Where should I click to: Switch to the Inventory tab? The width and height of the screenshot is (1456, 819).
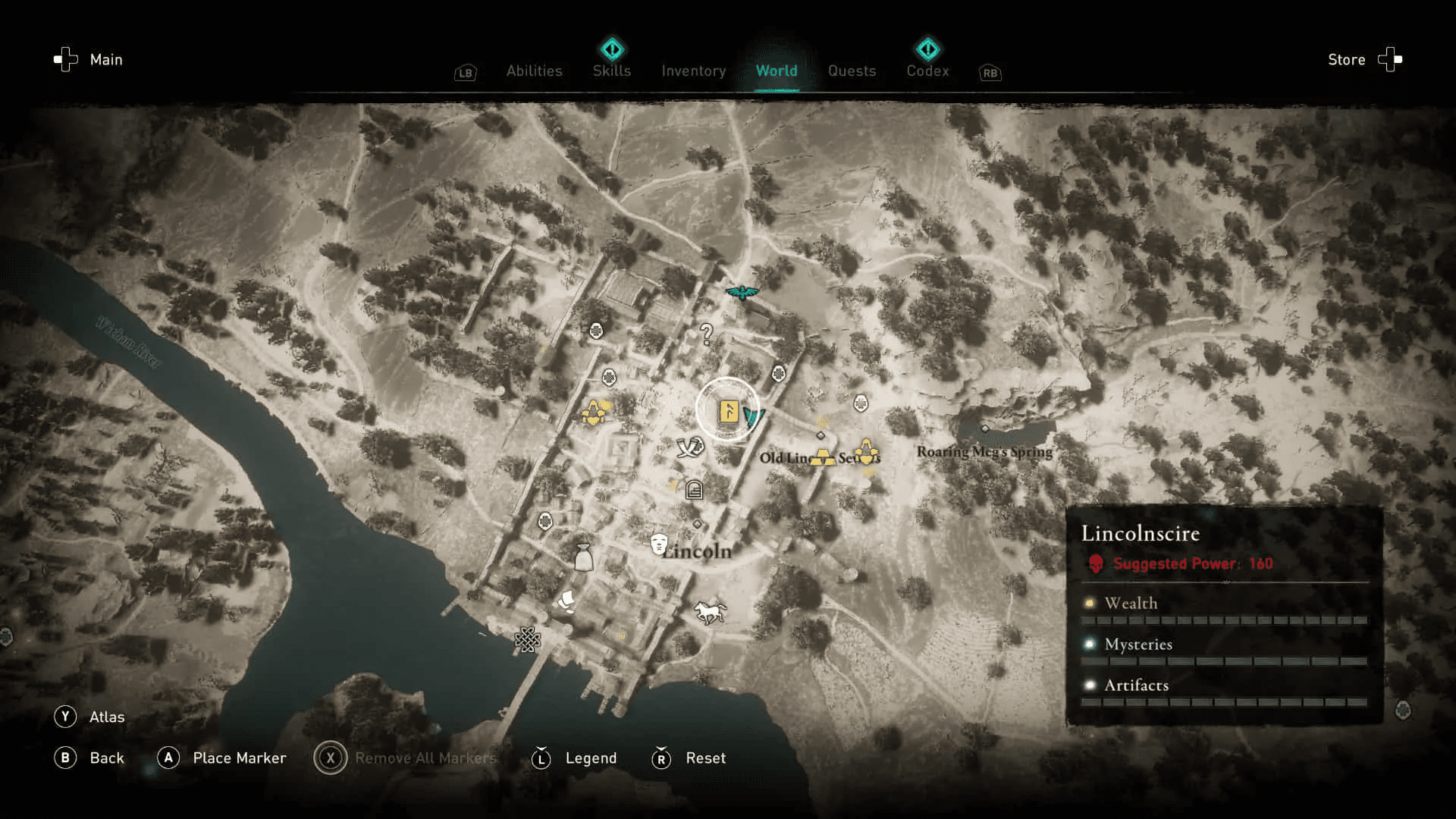692,71
